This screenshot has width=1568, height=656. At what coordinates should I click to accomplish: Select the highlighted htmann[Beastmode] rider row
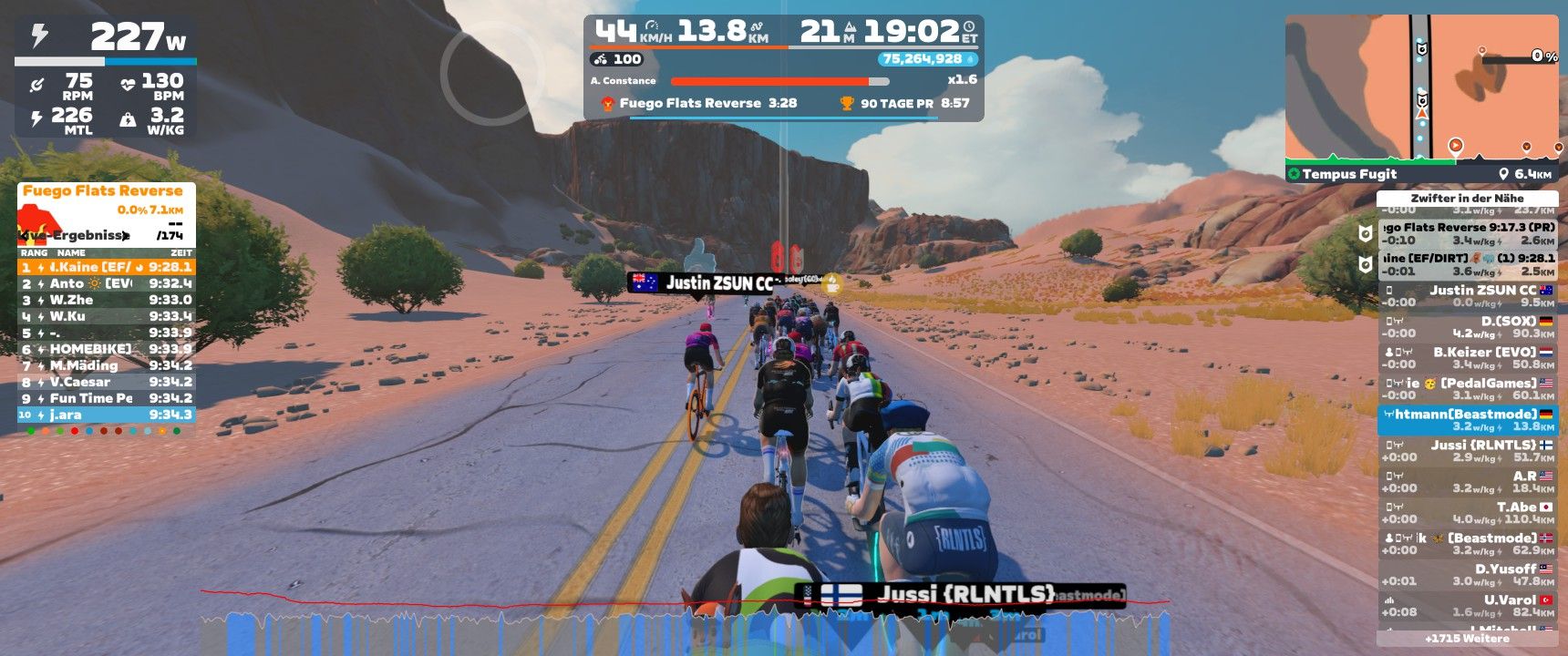(x=1468, y=420)
